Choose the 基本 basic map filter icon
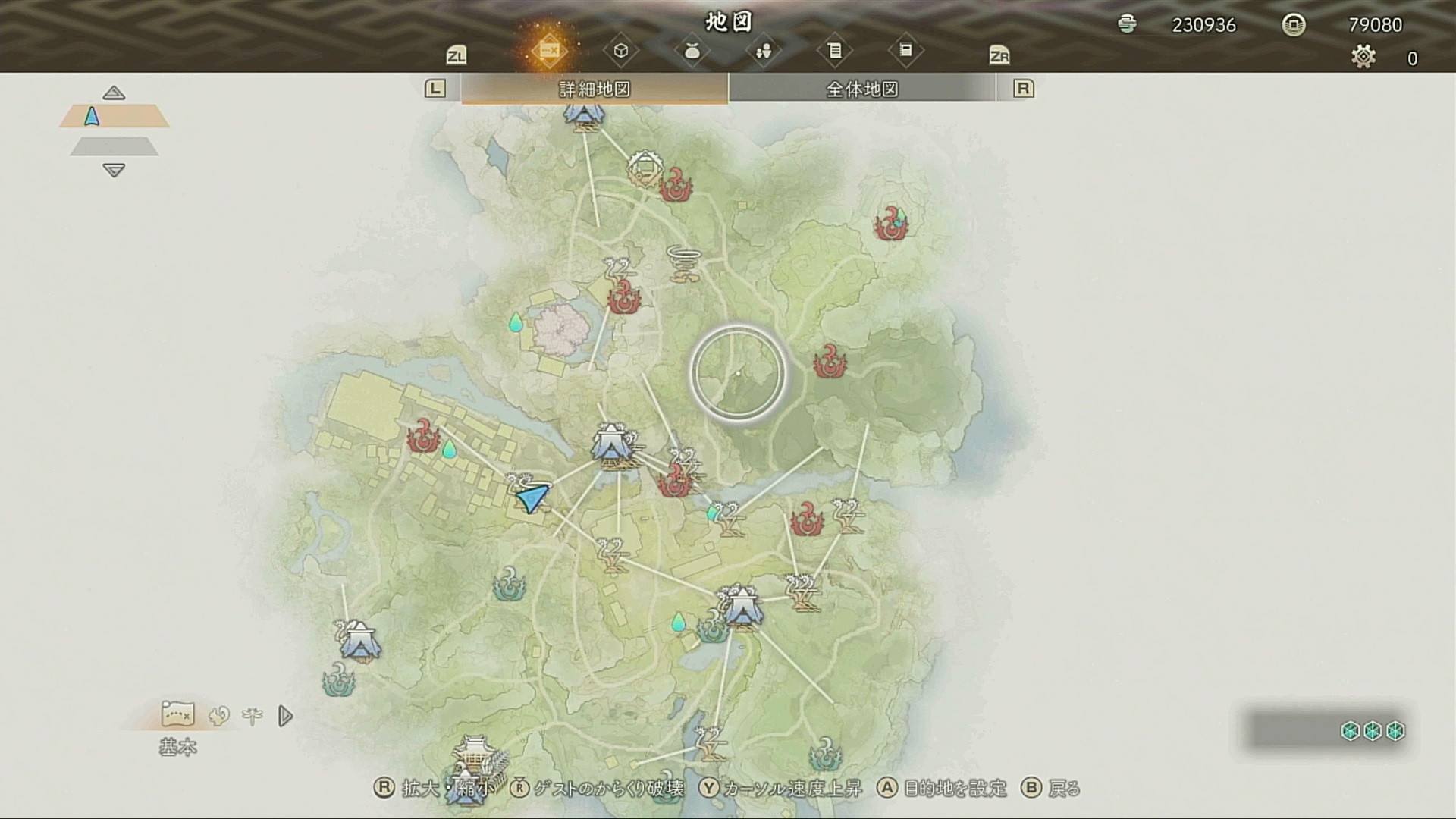Viewport: 1456px width, 819px height. [x=177, y=714]
